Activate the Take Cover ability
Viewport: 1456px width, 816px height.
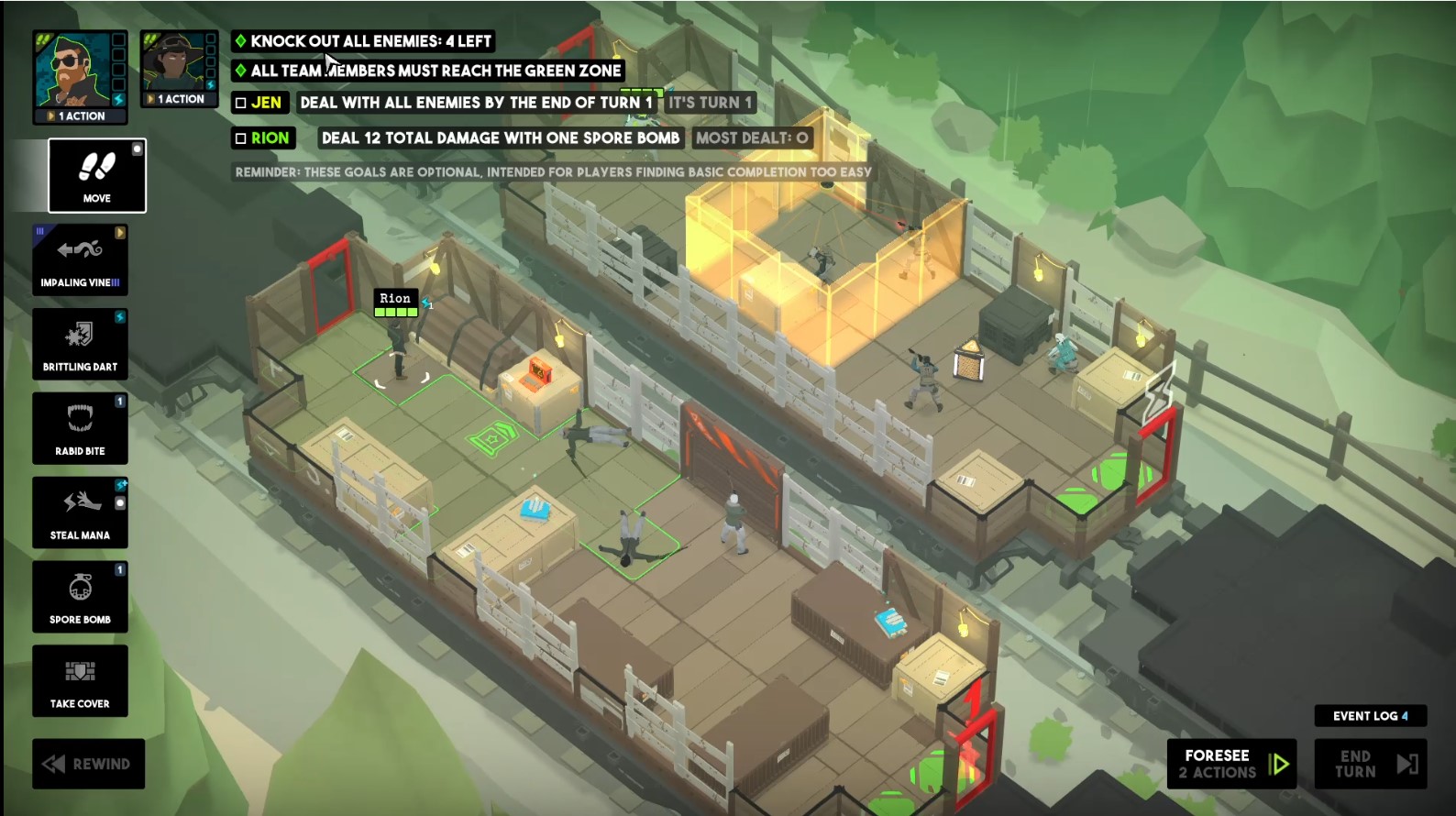coord(80,681)
